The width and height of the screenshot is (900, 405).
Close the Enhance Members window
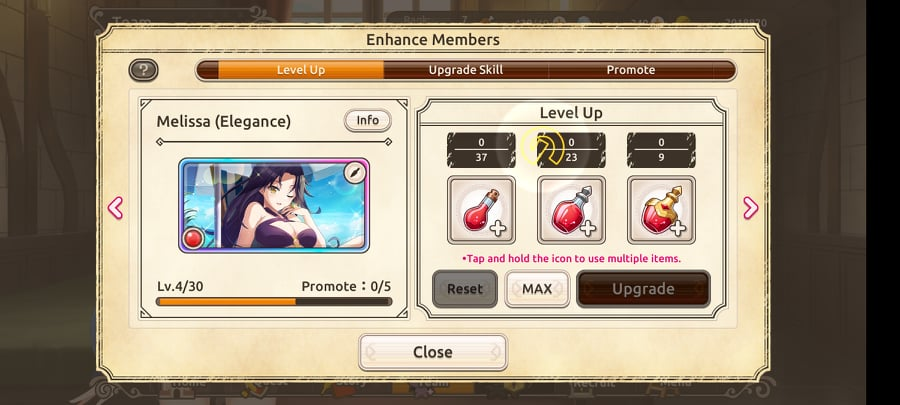pyautogui.click(x=432, y=352)
